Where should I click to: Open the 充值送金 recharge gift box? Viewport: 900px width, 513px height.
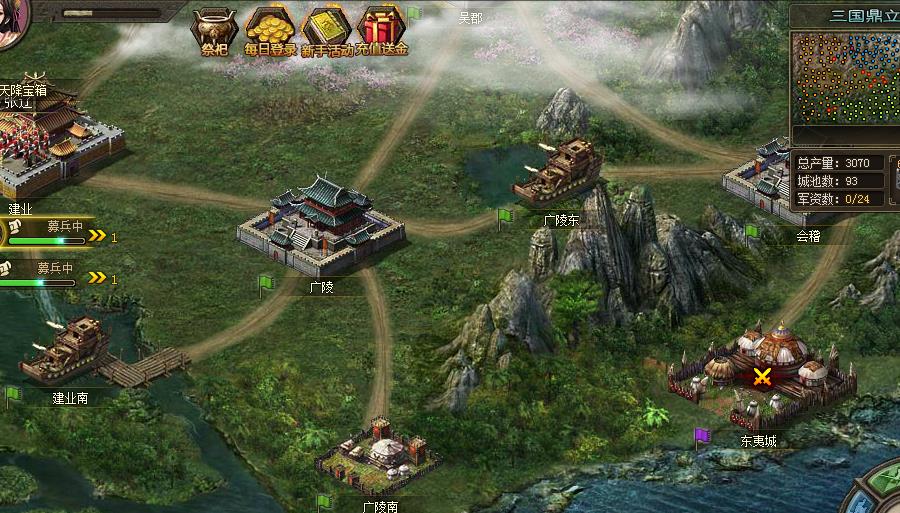[x=381, y=30]
